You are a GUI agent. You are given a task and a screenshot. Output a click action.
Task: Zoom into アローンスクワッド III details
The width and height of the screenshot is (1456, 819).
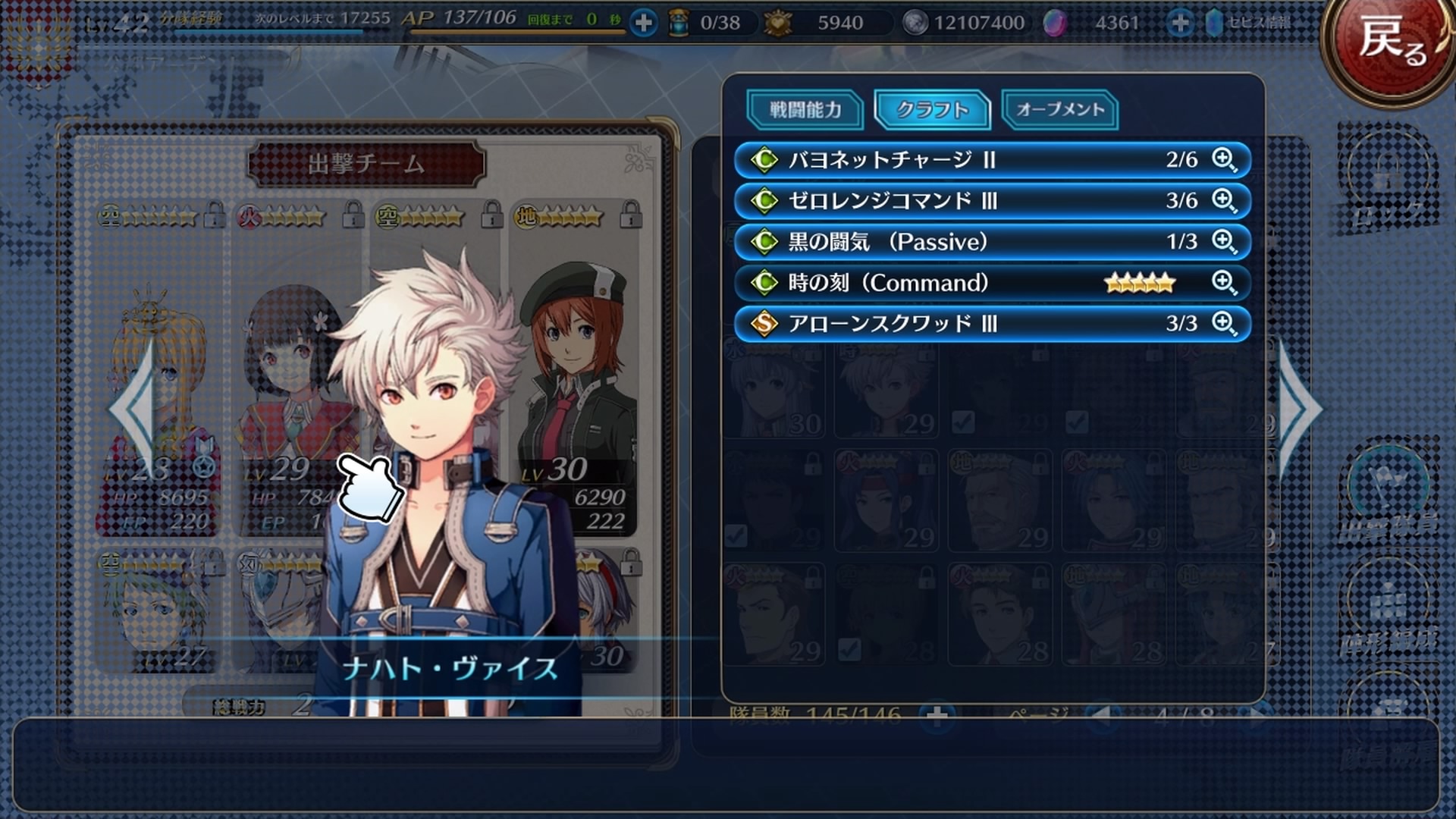[1223, 324]
